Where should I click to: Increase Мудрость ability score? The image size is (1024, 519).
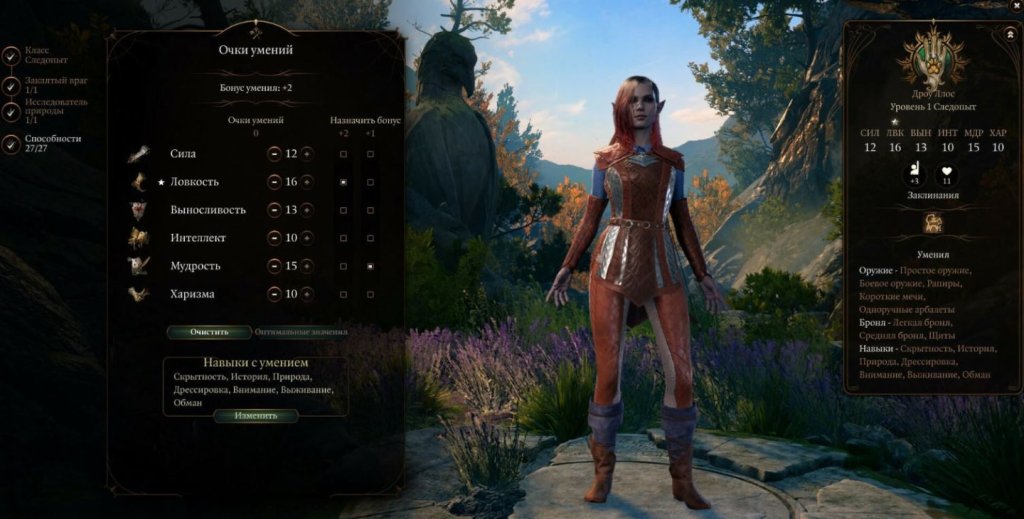tap(307, 266)
